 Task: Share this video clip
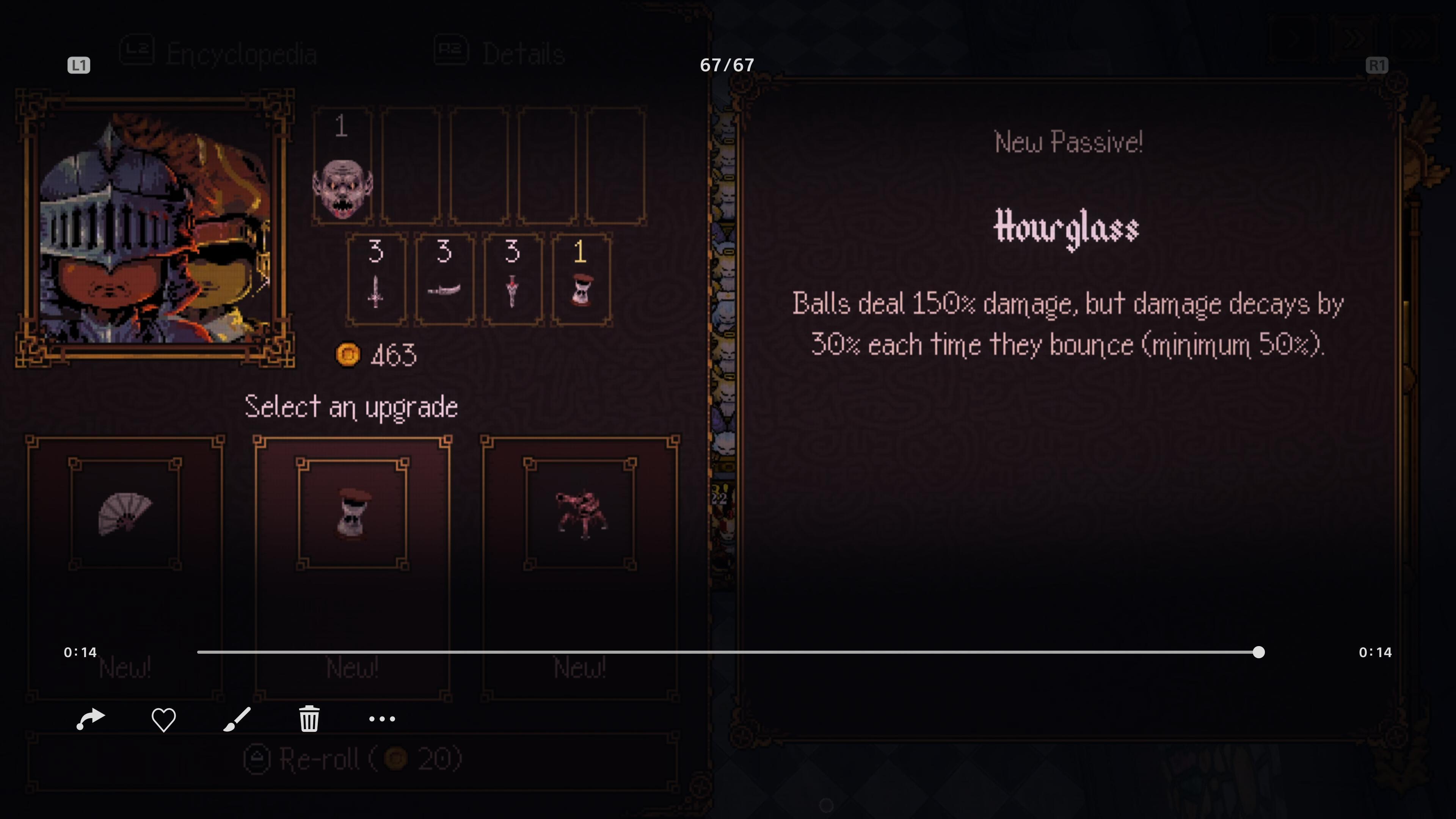pos(91,719)
